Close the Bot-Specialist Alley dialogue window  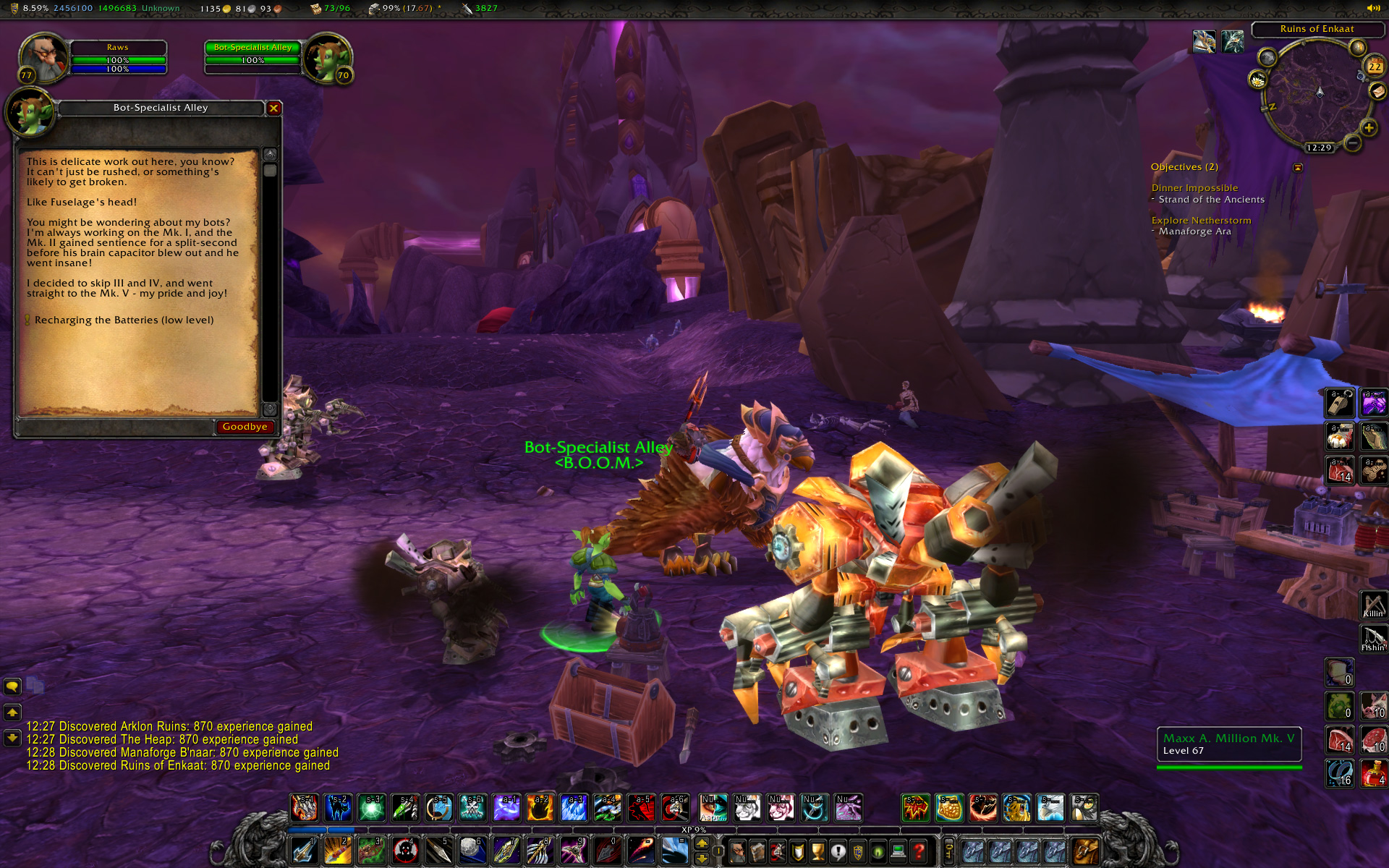click(x=273, y=109)
